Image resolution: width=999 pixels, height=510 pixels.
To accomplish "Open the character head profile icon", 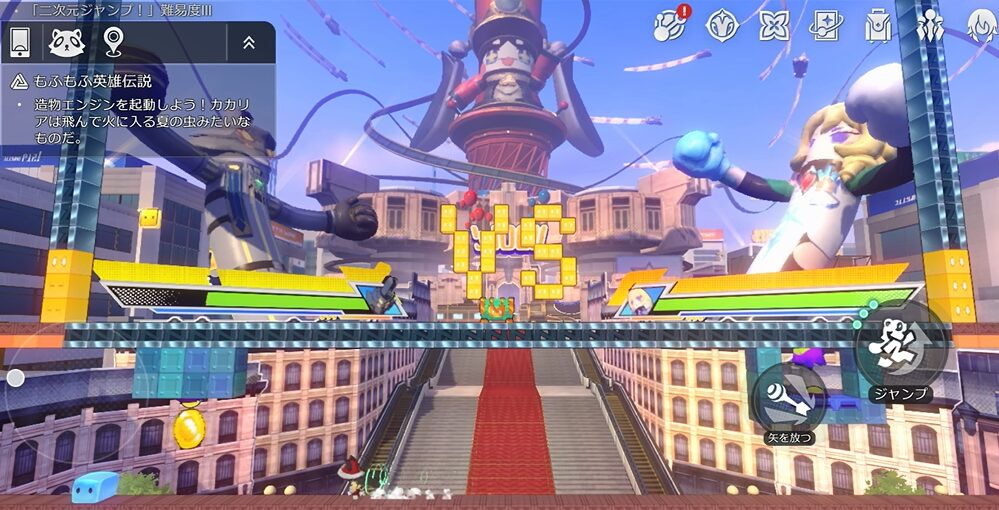I will 982,25.
